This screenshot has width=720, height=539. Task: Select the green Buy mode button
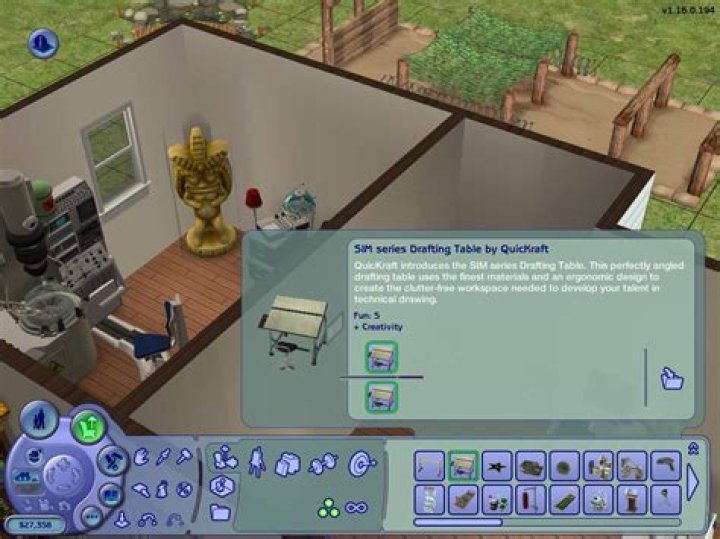pos(89,426)
